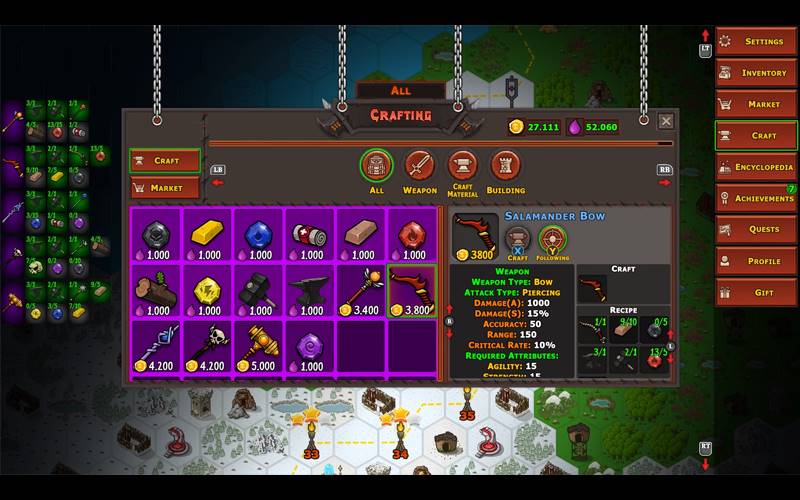This screenshot has width=800, height=500.
Task: Open the Settings menu
Action: tap(755, 42)
